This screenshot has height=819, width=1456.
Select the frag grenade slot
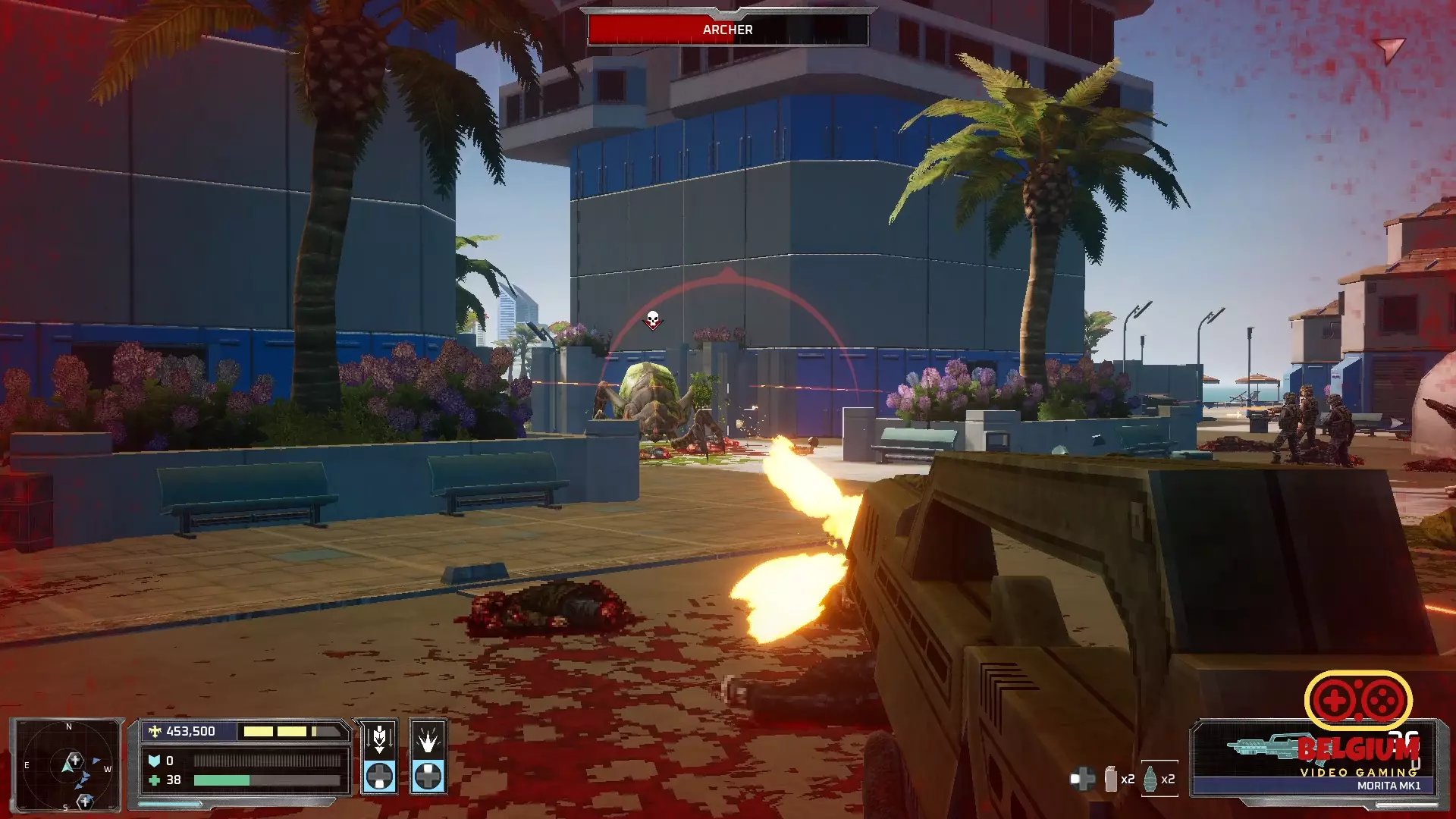1151,779
